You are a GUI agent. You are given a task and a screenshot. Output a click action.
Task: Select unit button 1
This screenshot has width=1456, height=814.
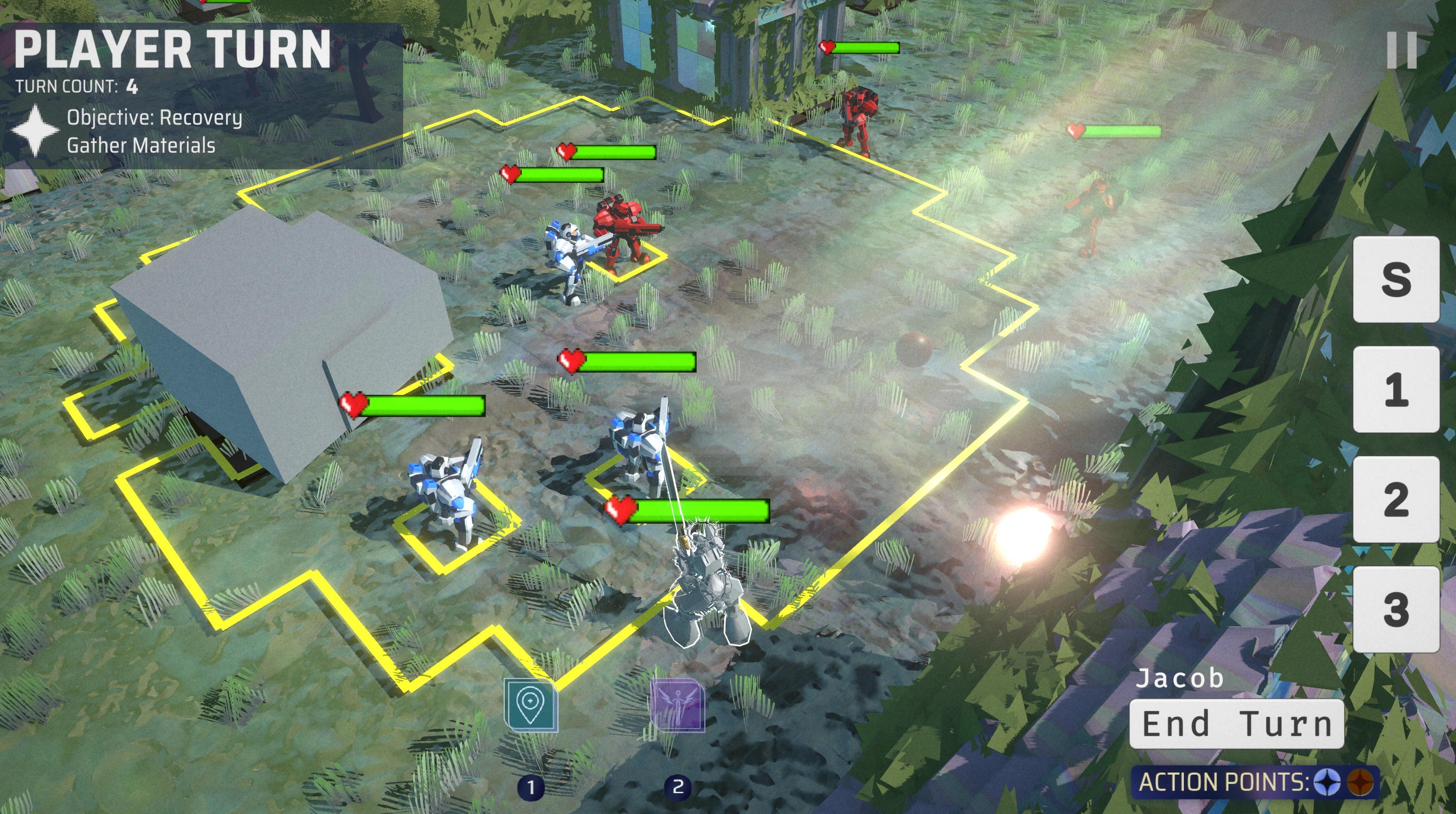(1395, 390)
